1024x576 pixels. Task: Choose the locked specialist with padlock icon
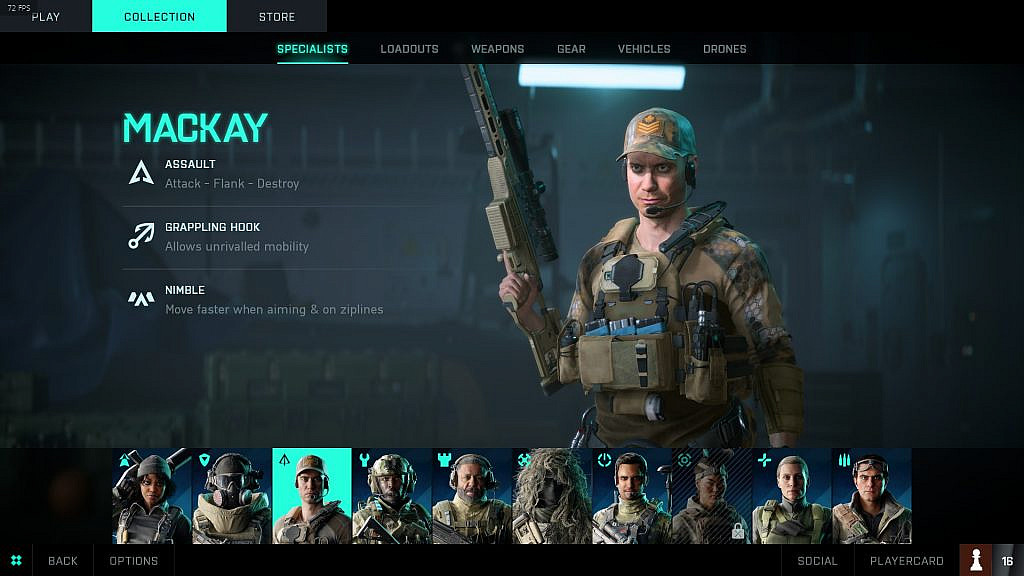pyautogui.click(x=712, y=496)
